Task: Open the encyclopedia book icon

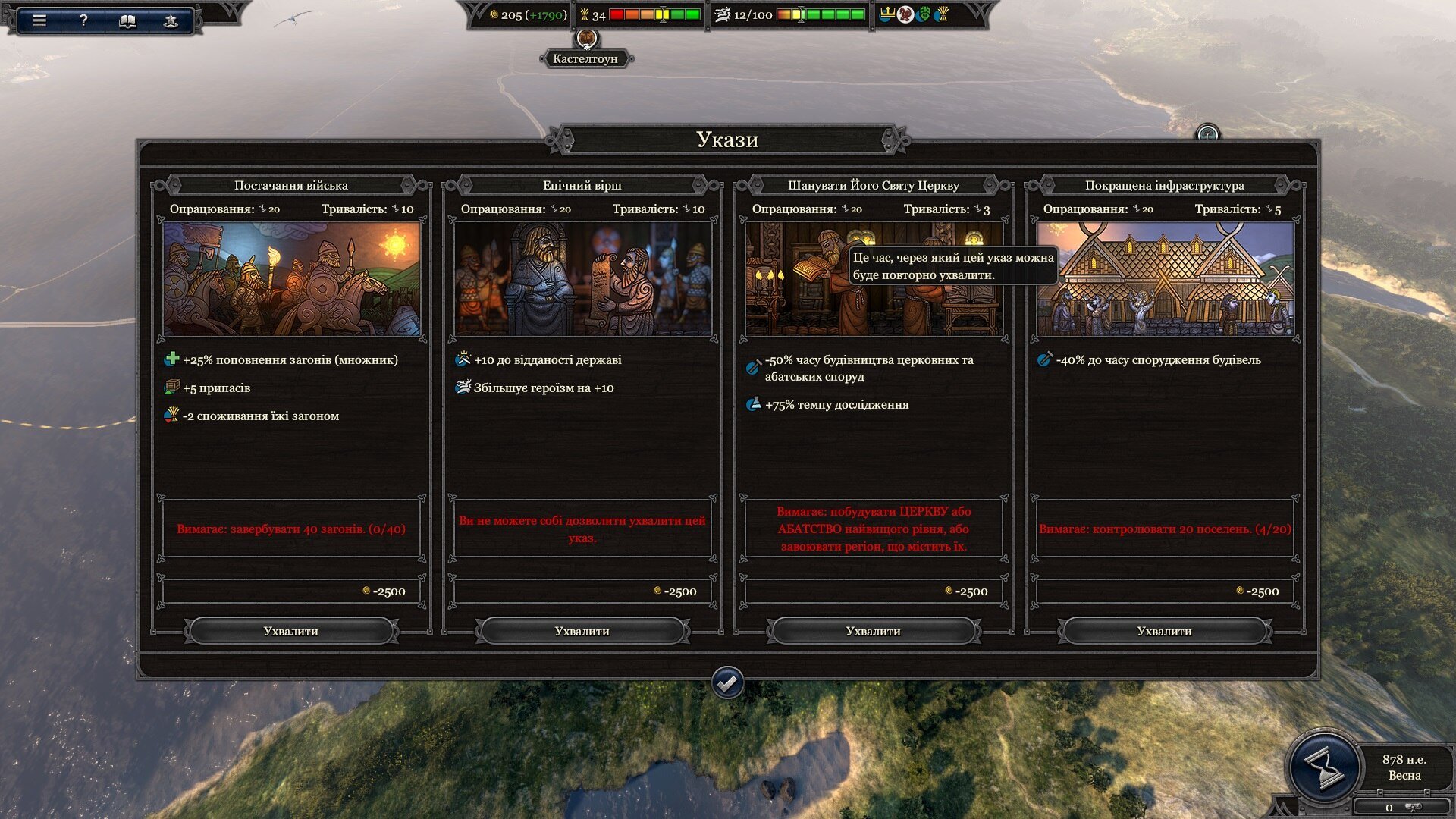Action: [x=127, y=20]
